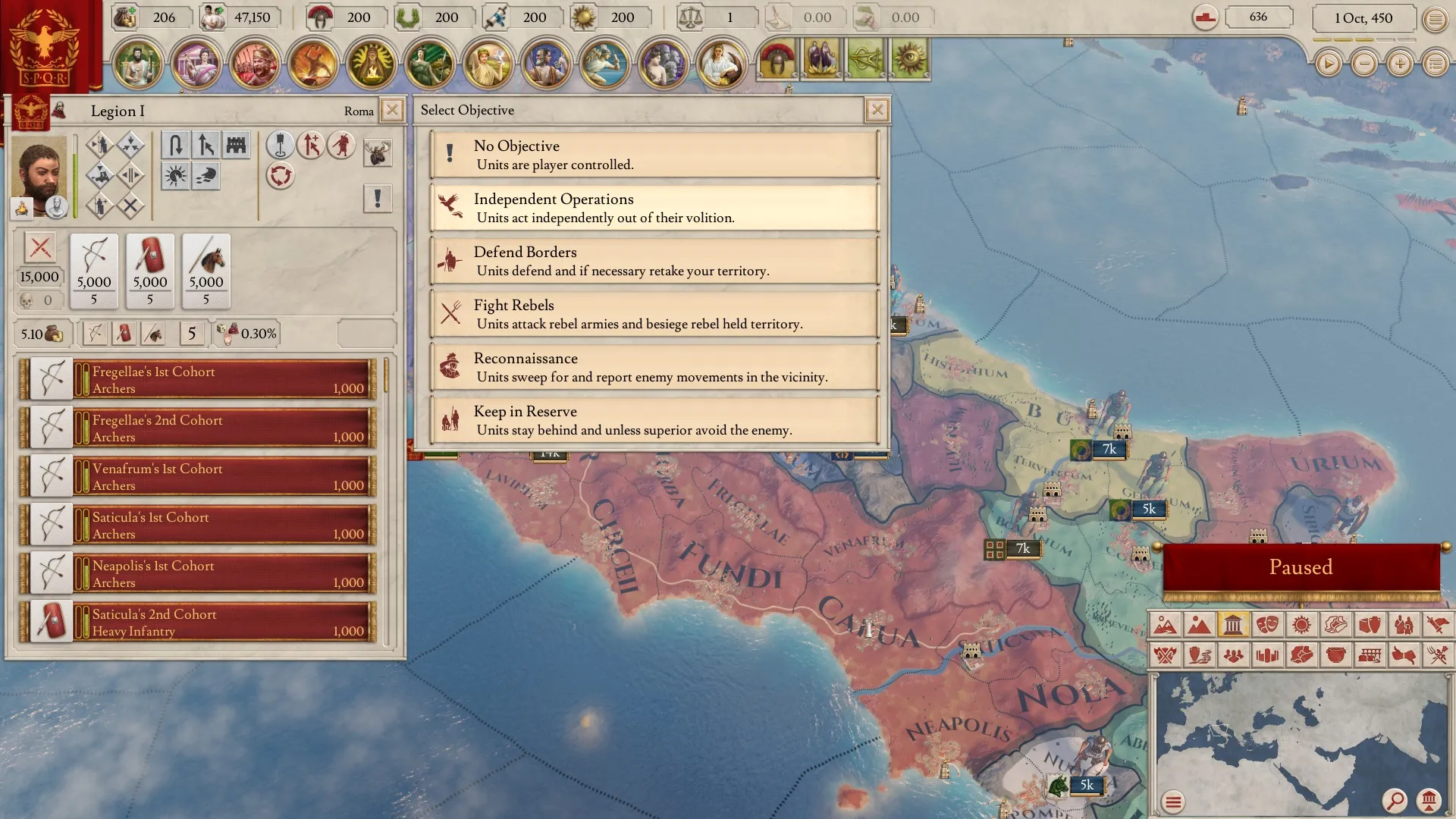Close the Select Objective window

pyautogui.click(x=877, y=110)
